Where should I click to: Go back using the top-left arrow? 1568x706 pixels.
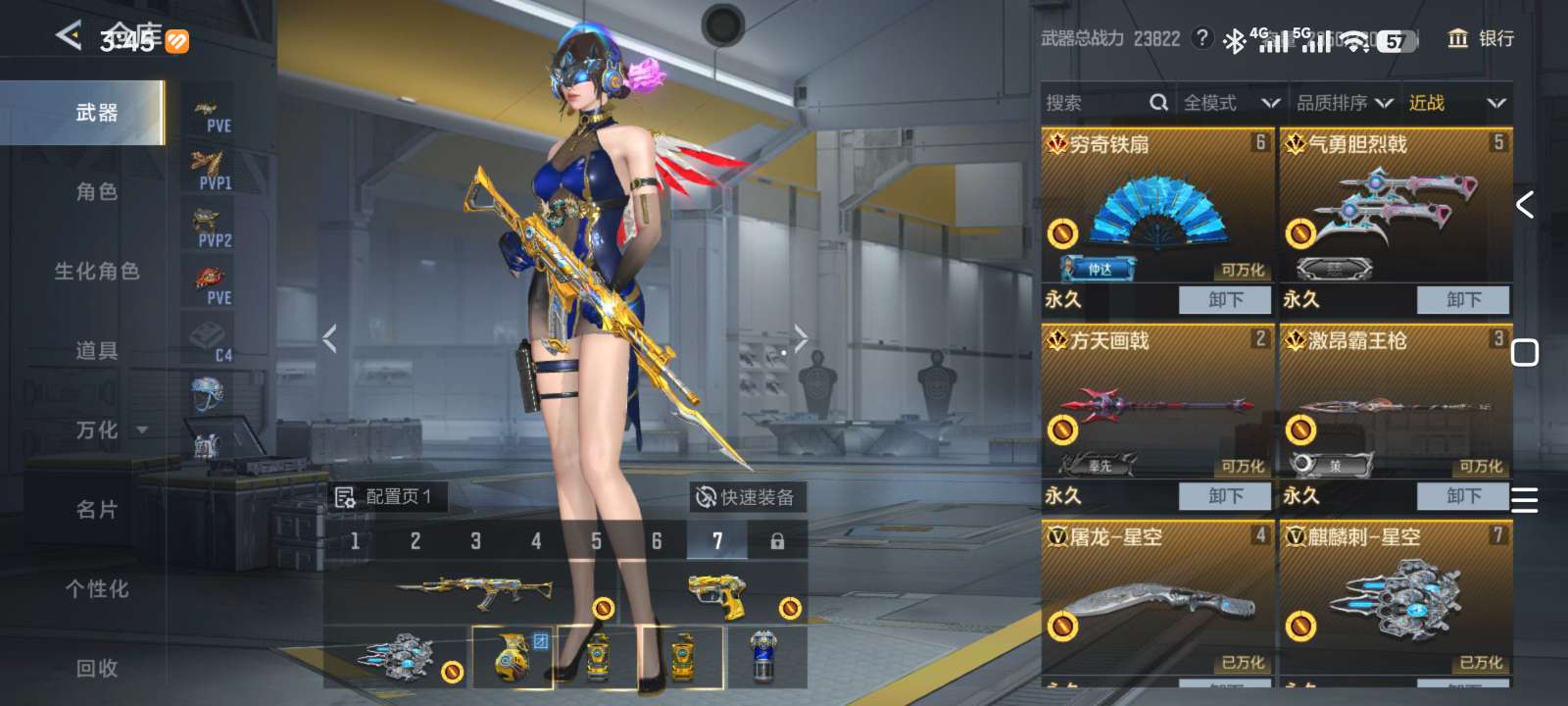[x=69, y=36]
